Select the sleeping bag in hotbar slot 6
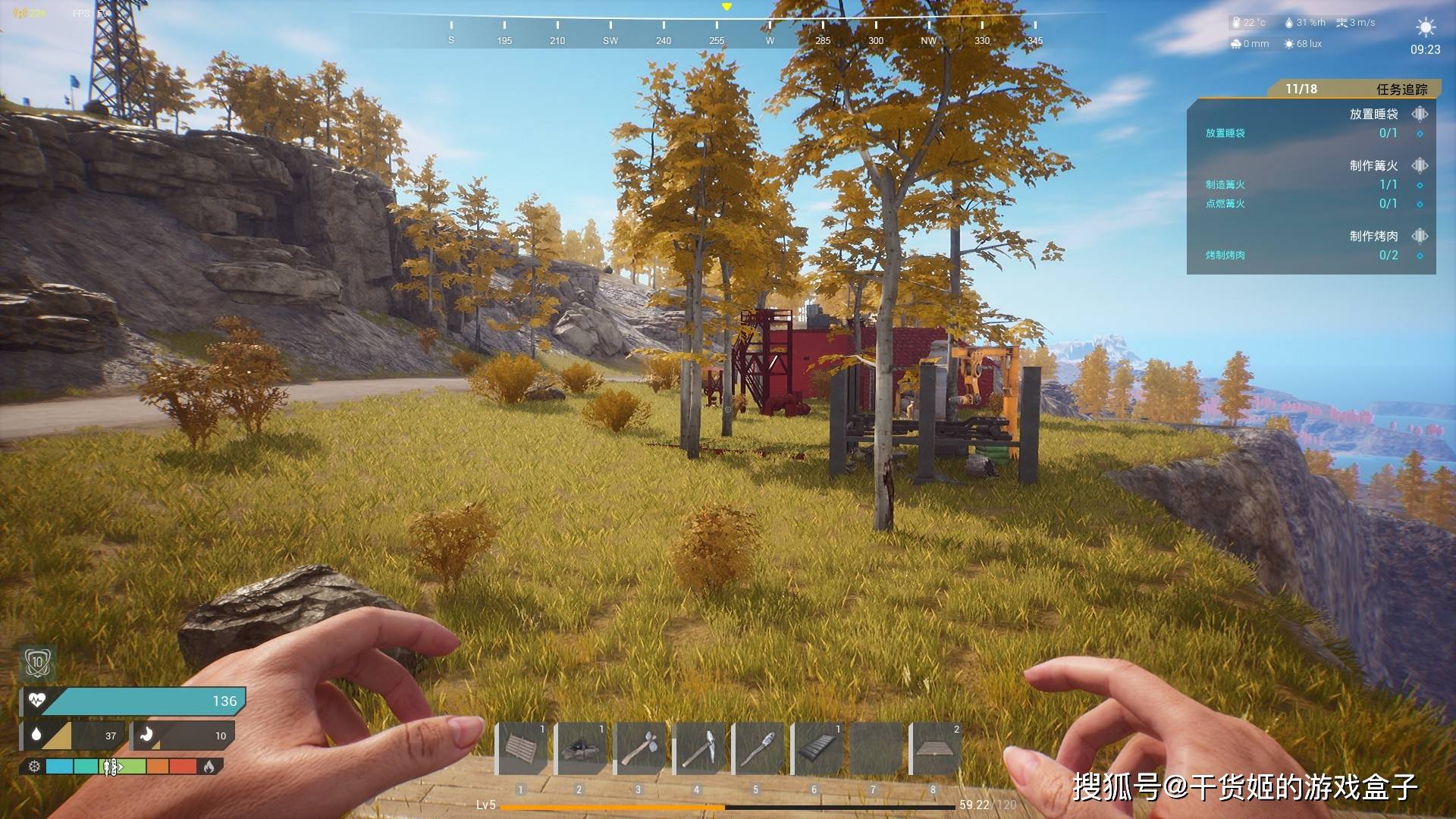The image size is (1456, 819). click(818, 748)
